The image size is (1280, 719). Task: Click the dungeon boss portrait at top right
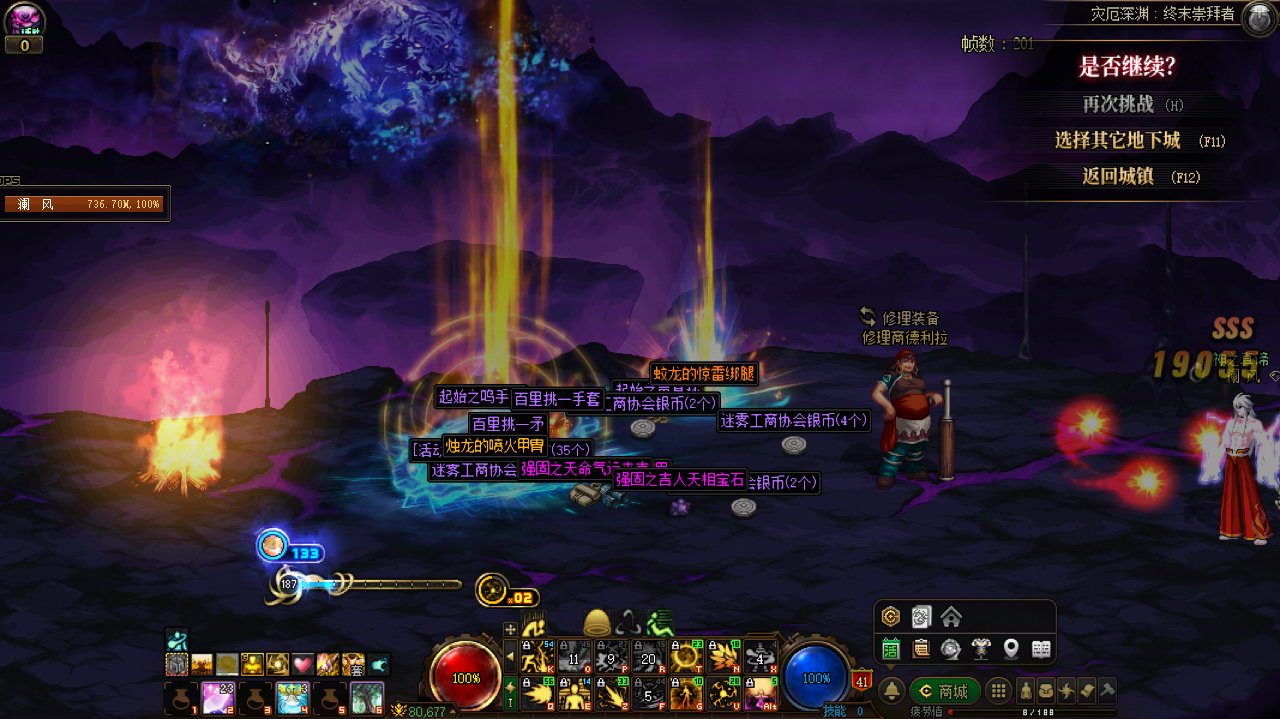pos(1258,17)
